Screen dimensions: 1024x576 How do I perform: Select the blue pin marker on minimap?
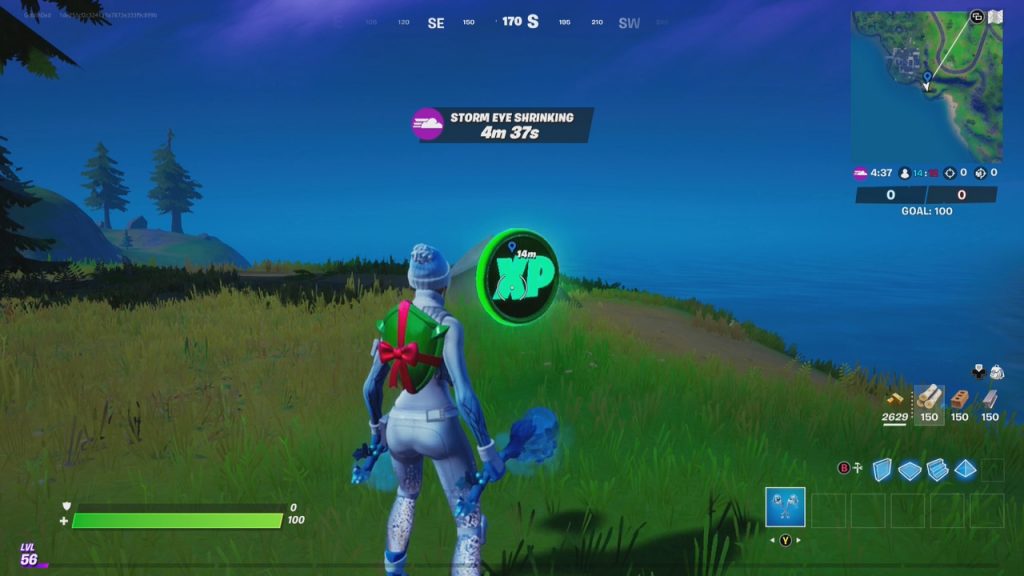(x=927, y=76)
